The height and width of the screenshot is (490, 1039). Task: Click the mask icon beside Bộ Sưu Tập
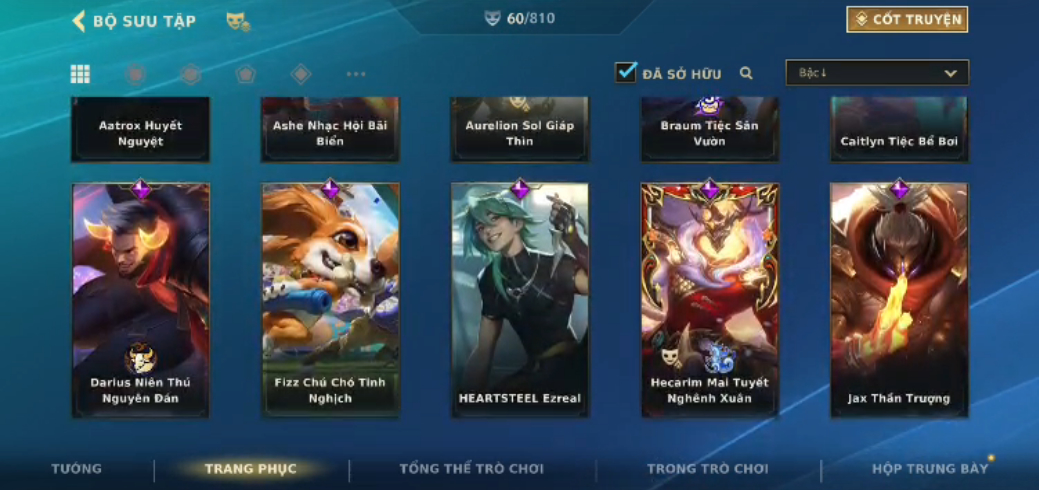238,21
